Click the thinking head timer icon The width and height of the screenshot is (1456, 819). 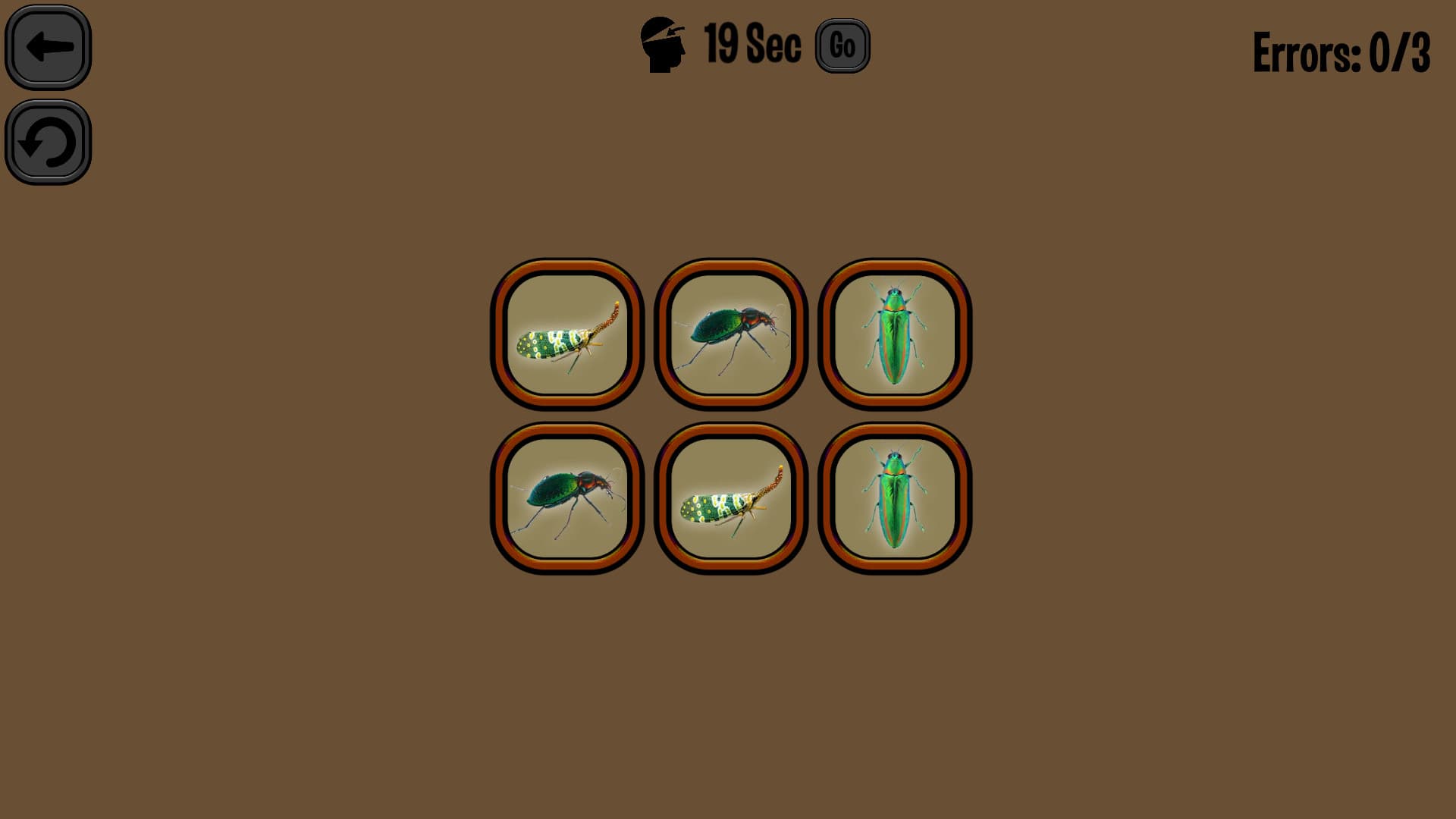click(x=664, y=44)
